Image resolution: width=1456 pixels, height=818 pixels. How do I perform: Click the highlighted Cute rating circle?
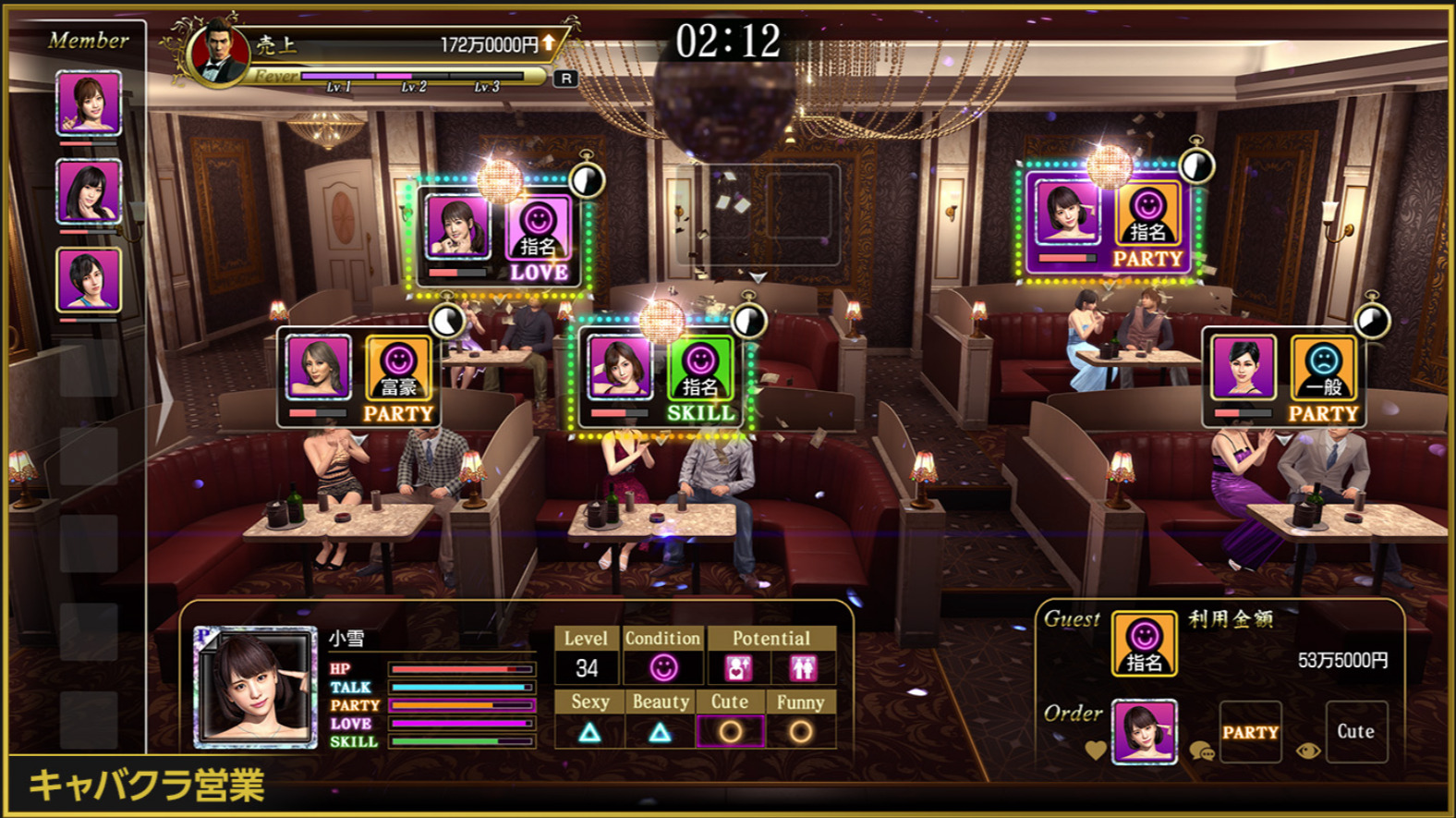(x=730, y=732)
